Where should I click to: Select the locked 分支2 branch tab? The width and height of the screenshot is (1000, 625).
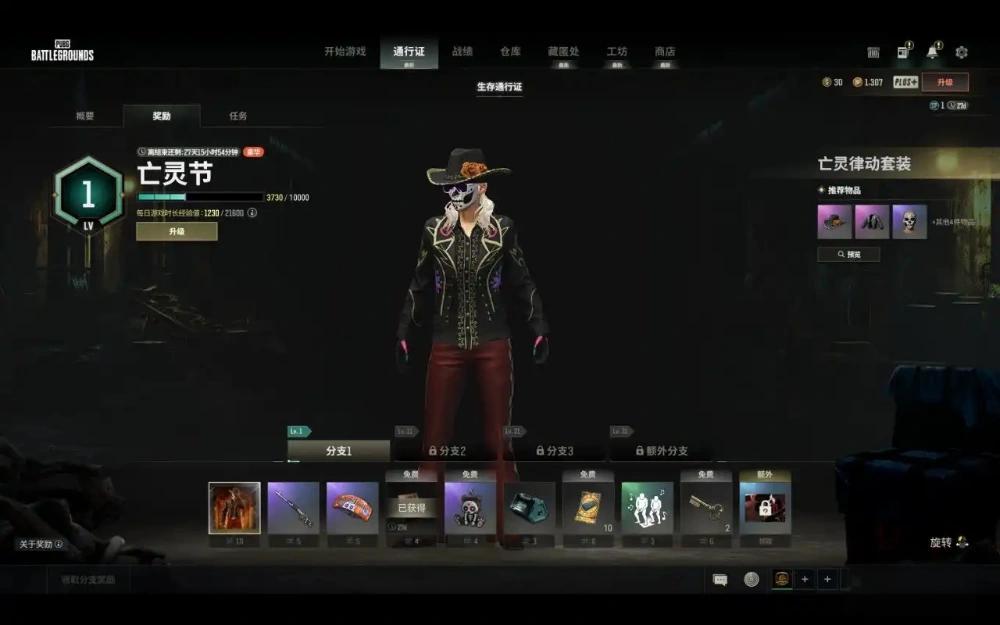445,451
